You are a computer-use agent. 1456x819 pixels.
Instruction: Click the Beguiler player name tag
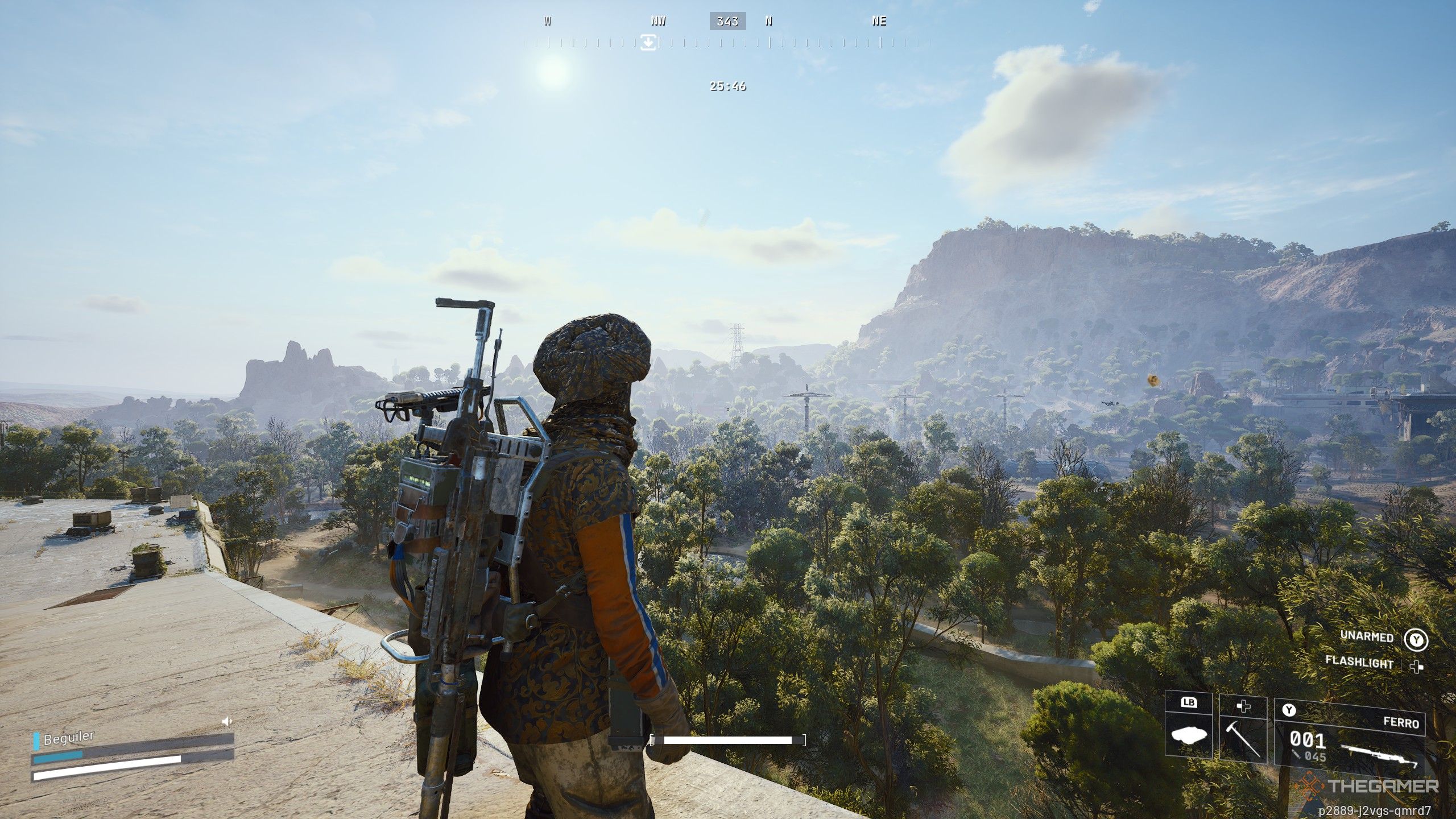coord(68,739)
